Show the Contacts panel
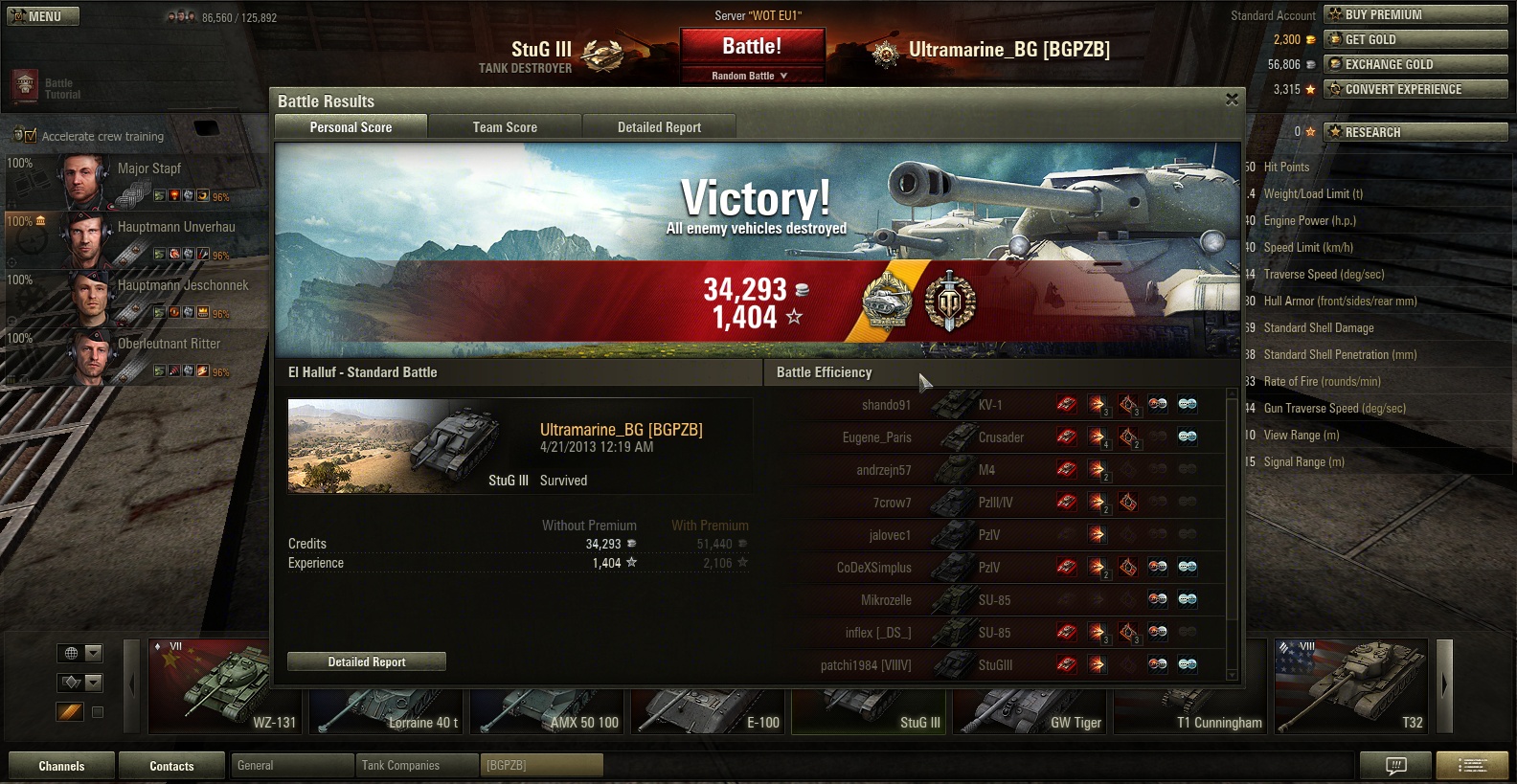 pos(171,766)
